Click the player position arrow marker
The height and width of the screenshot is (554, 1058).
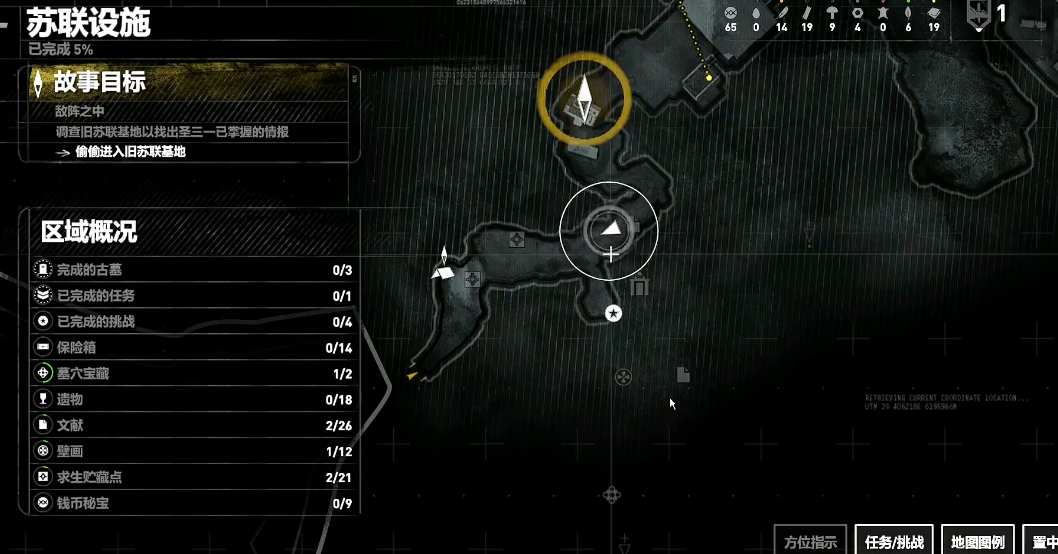pos(610,230)
